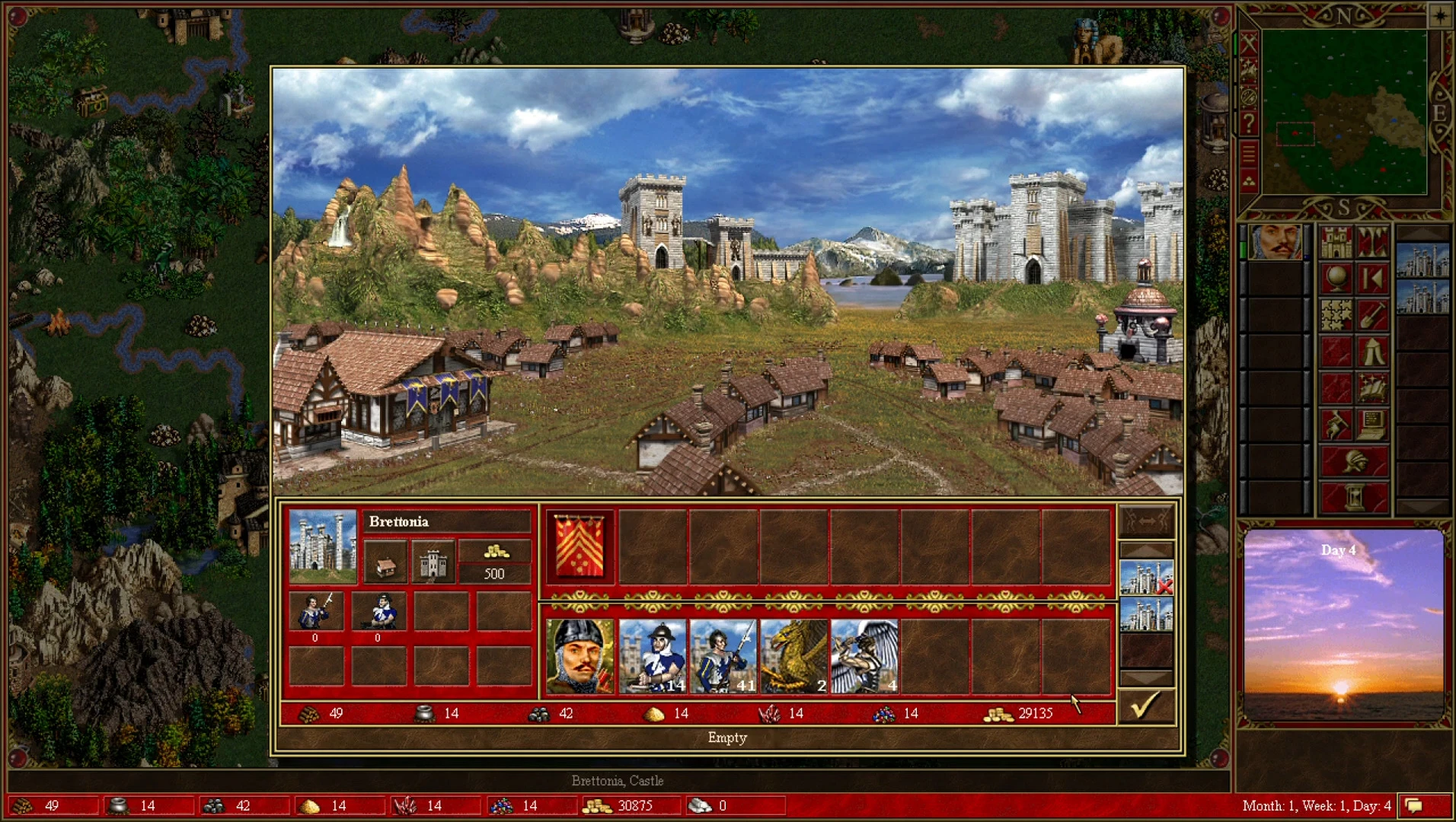Image resolution: width=1456 pixels, height=822 pixels.
Task: Dig for the Grail with the shovel icon
Action: pyautogui.click(x=1374, y=314)
